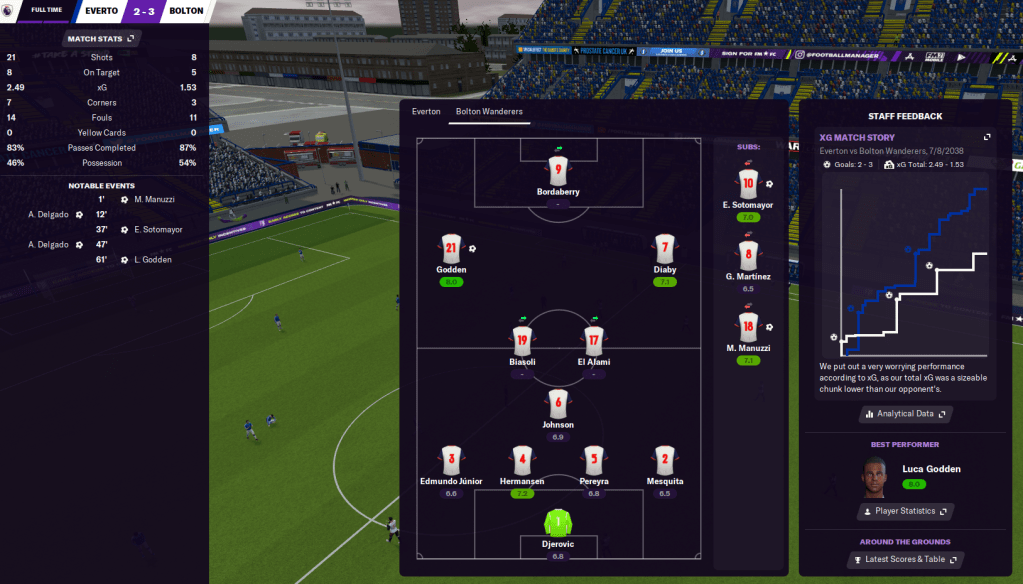This screenshot has height=584, width=1023.
Task: Open the Match Stats panel
Action: (99, 39)
